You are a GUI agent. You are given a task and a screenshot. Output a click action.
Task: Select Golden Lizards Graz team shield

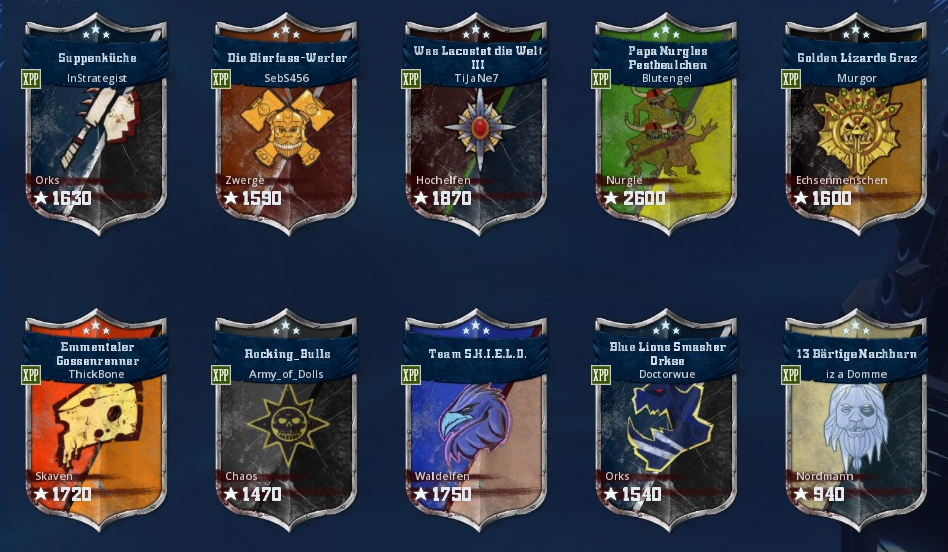(857, 135)
